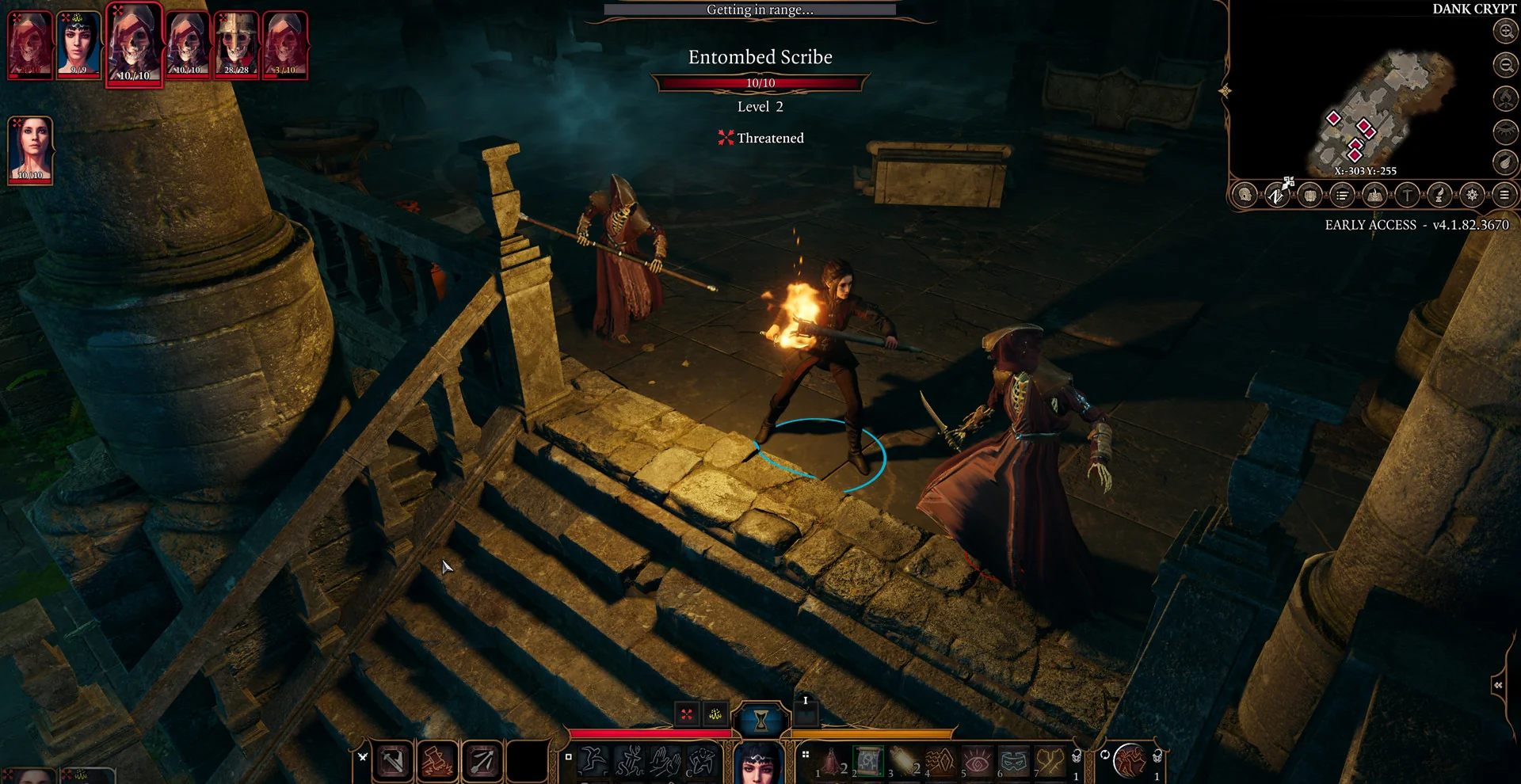
Task: Select the triple-arrow ranged attack
Action: click(481, 762)
